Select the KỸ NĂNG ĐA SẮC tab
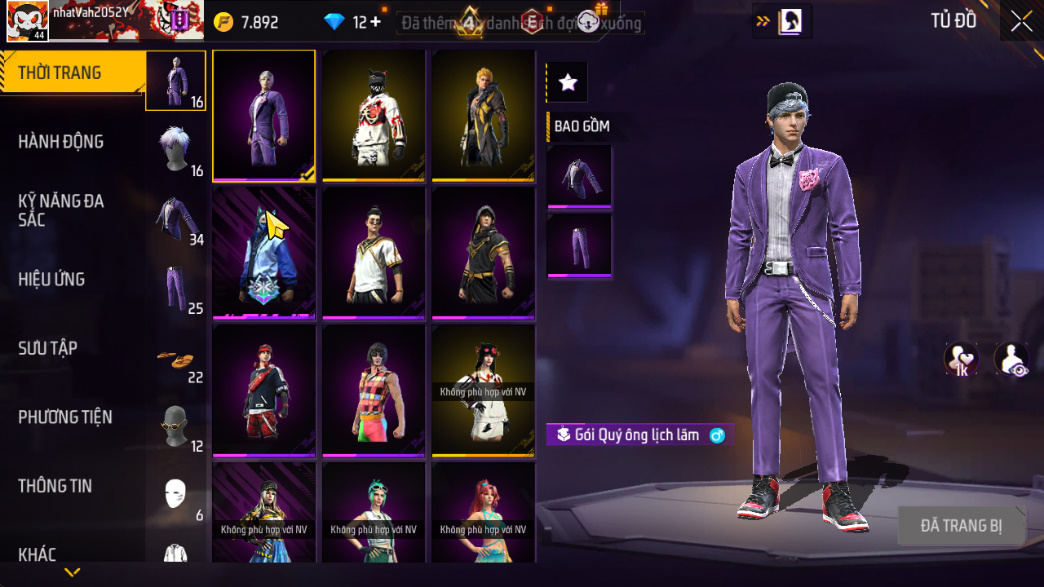Image resolution: width=1044 pixels, height=587 pixels. (61, 210)
